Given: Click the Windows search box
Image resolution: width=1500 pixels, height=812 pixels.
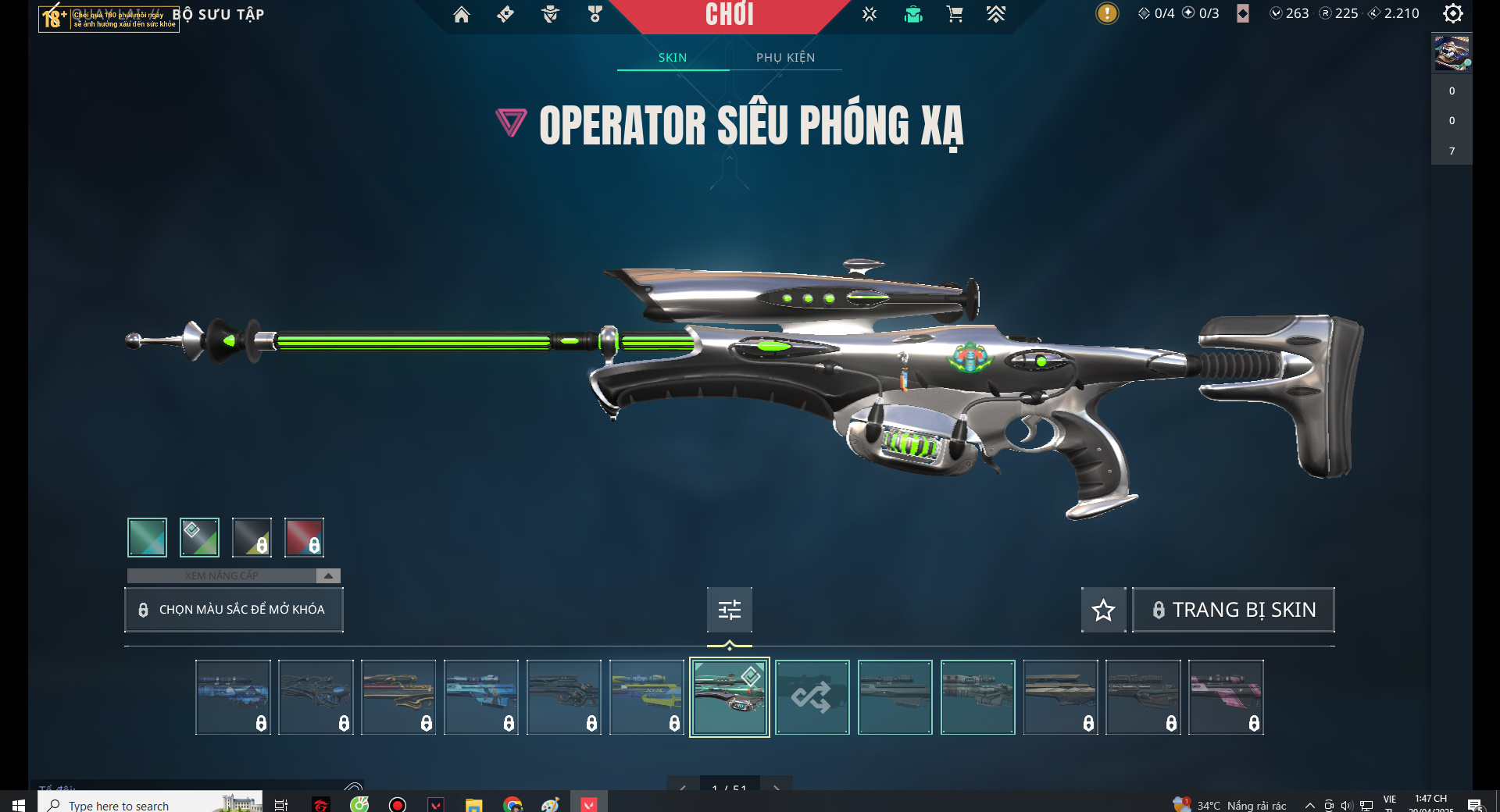Looking at the screenshot, I should (133, 804).
